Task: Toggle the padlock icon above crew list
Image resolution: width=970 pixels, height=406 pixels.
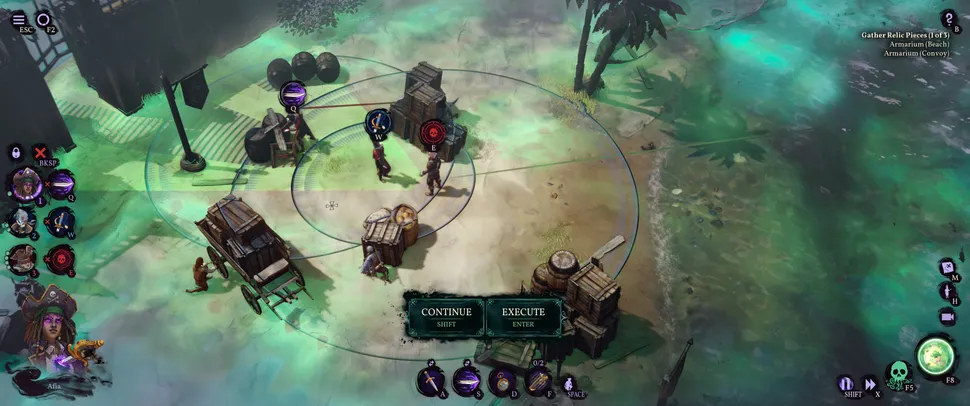Action: click(16, 152)
